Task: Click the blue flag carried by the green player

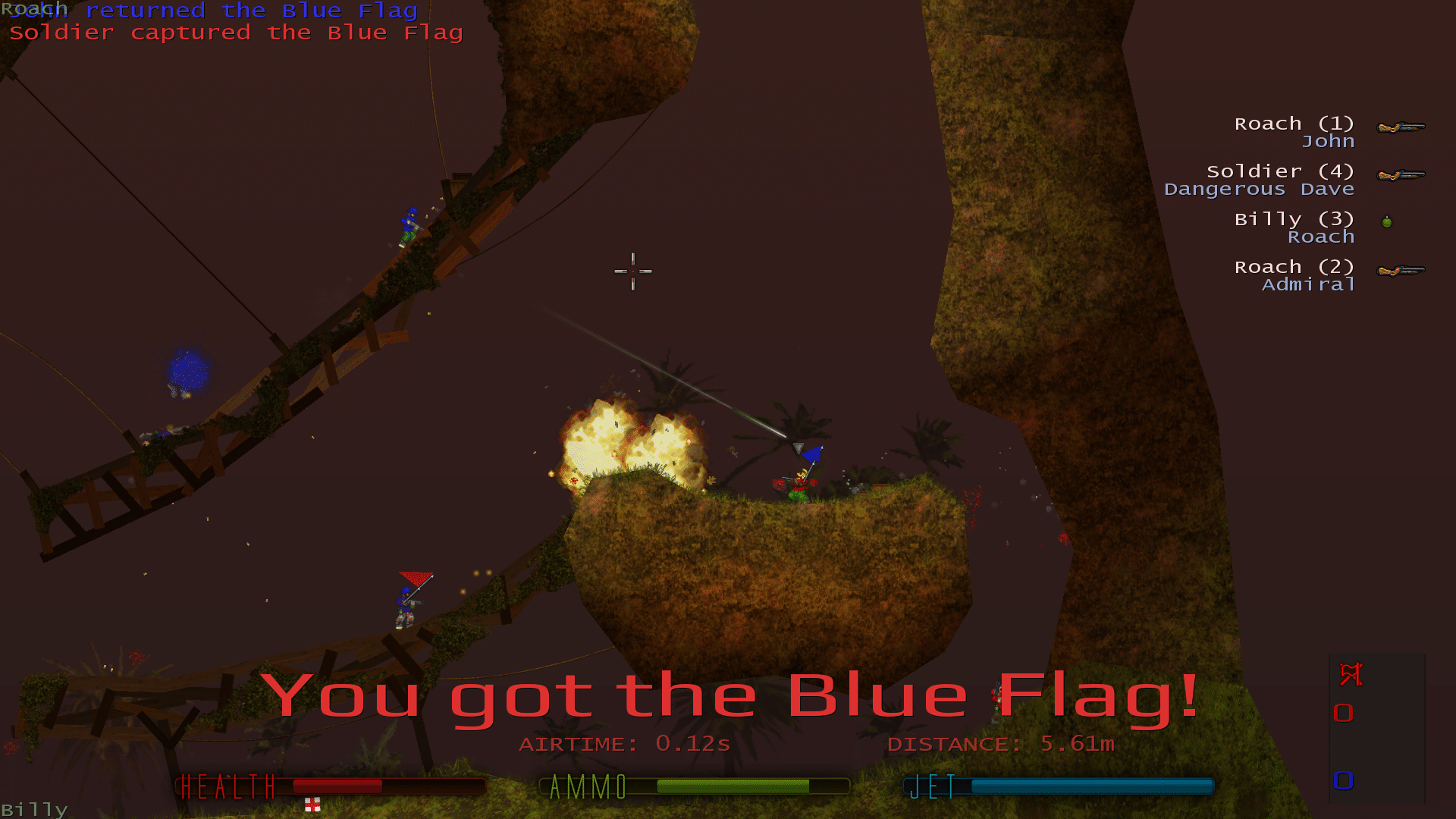Action: [x=811, y=455]
